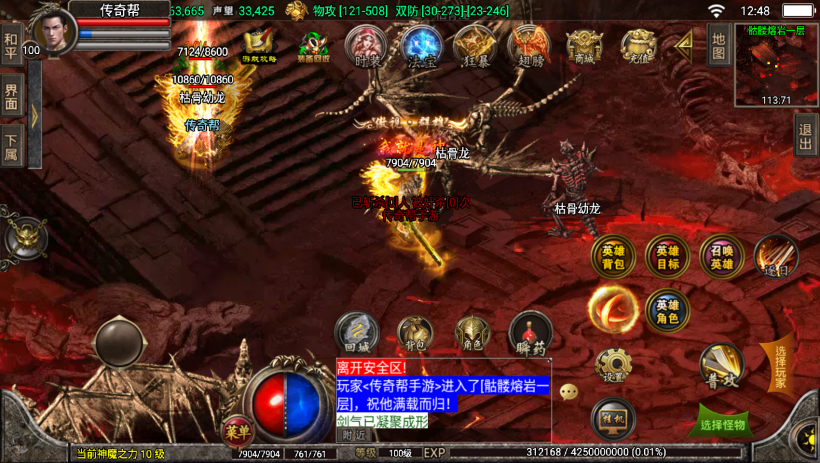Open the 法宝 magic treasure menu
The image size is (820, 463).
[x=421, y=46]
